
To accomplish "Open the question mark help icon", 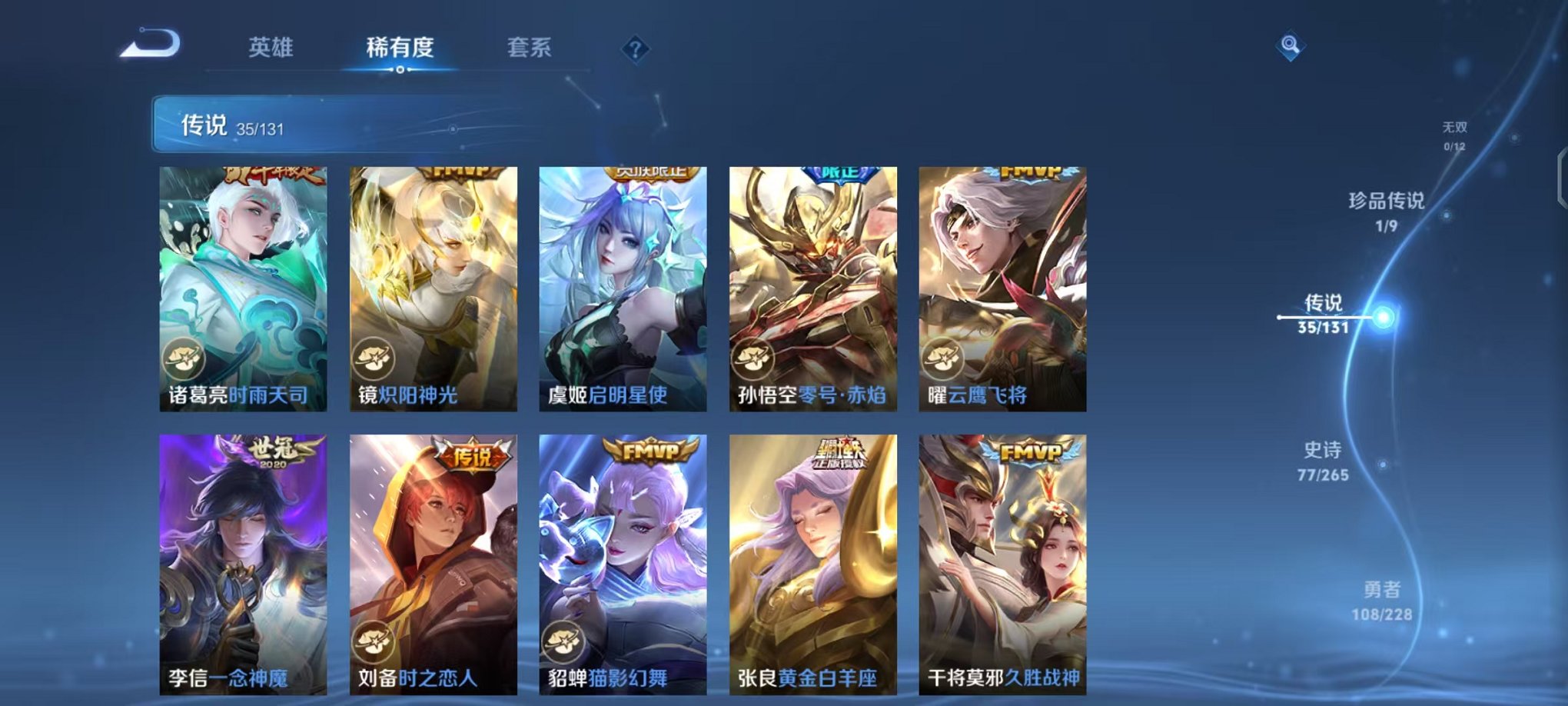I will pyautogui.click(x=634, y=49).
